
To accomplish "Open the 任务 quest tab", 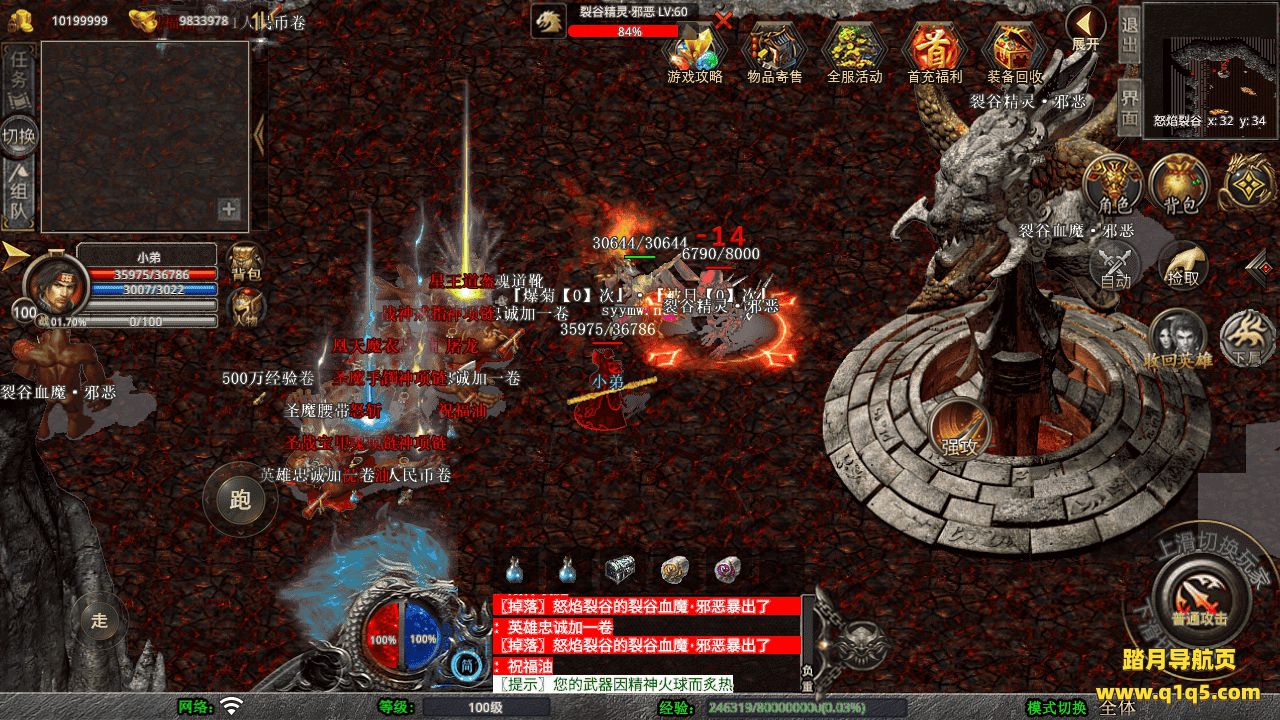I will tap(19, 72).
